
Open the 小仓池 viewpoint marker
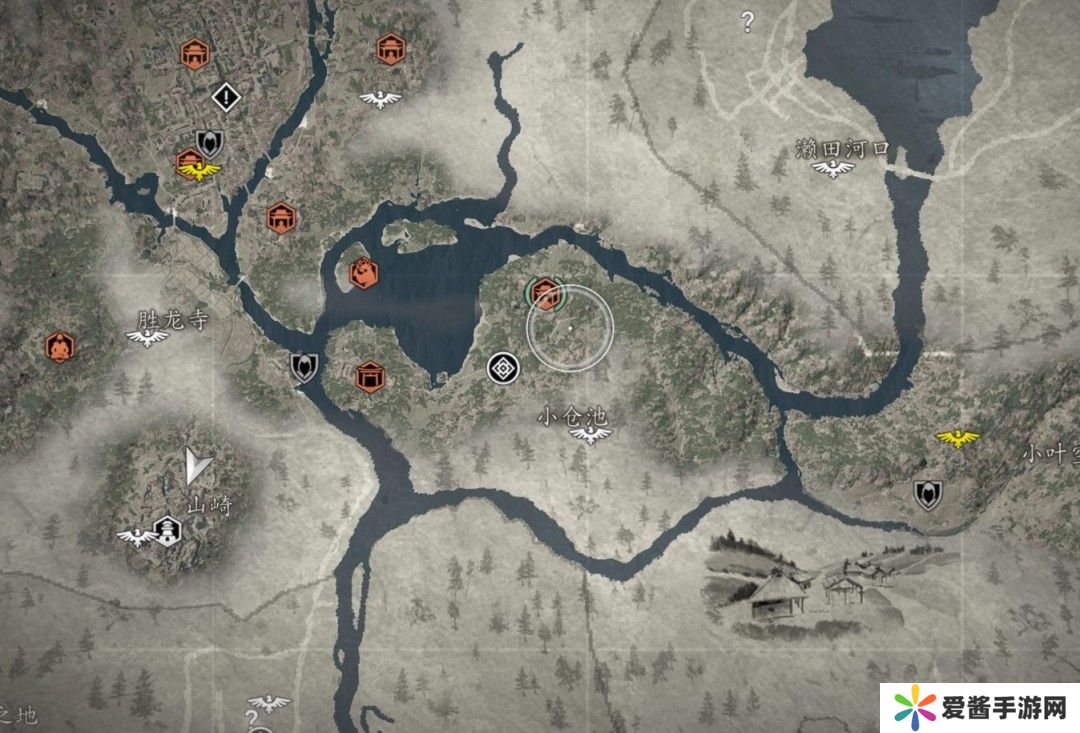click(591, 434)
